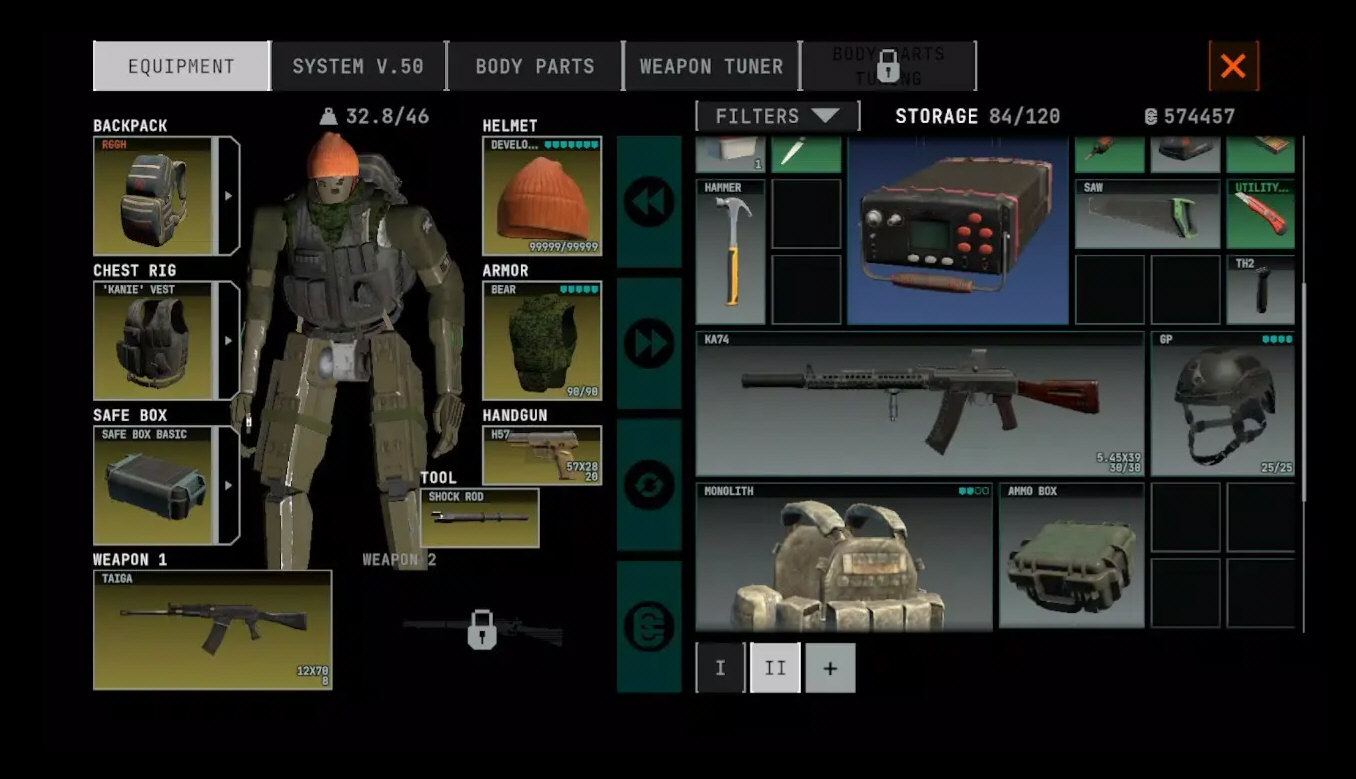The image size is (1356, 779).
Task: Close the inventory with the orange X
Action: [1233, 66]
